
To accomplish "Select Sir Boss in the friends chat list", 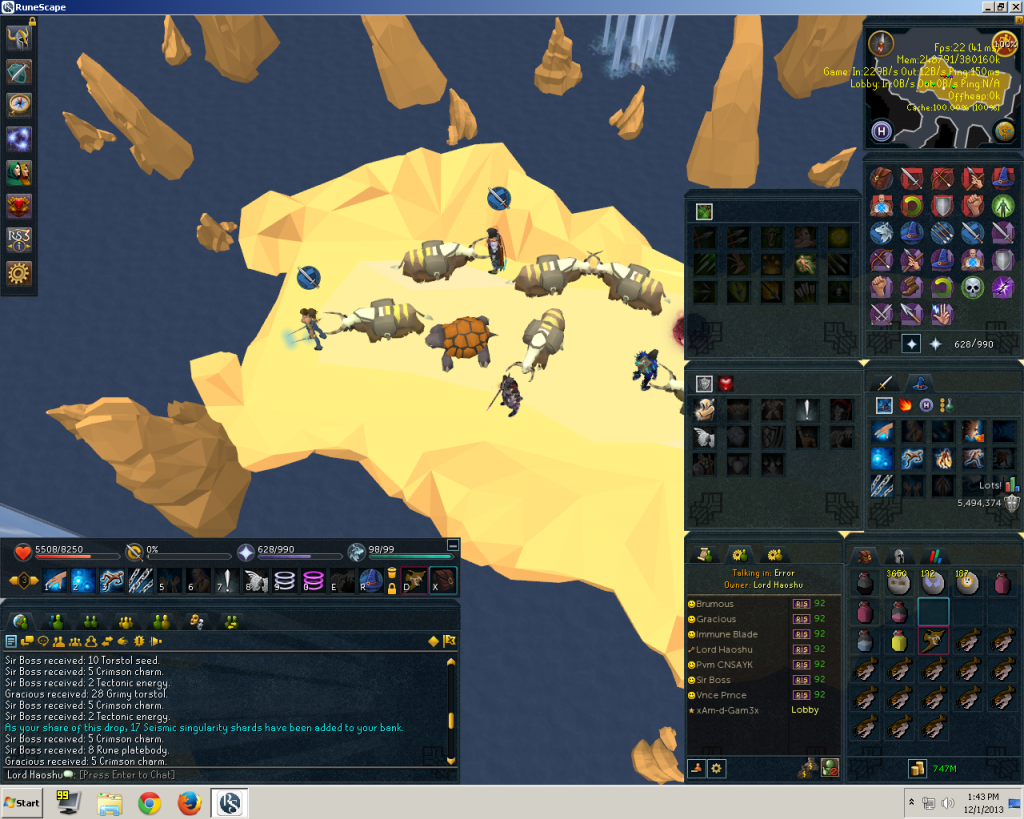I will click(x=714, y=680).
